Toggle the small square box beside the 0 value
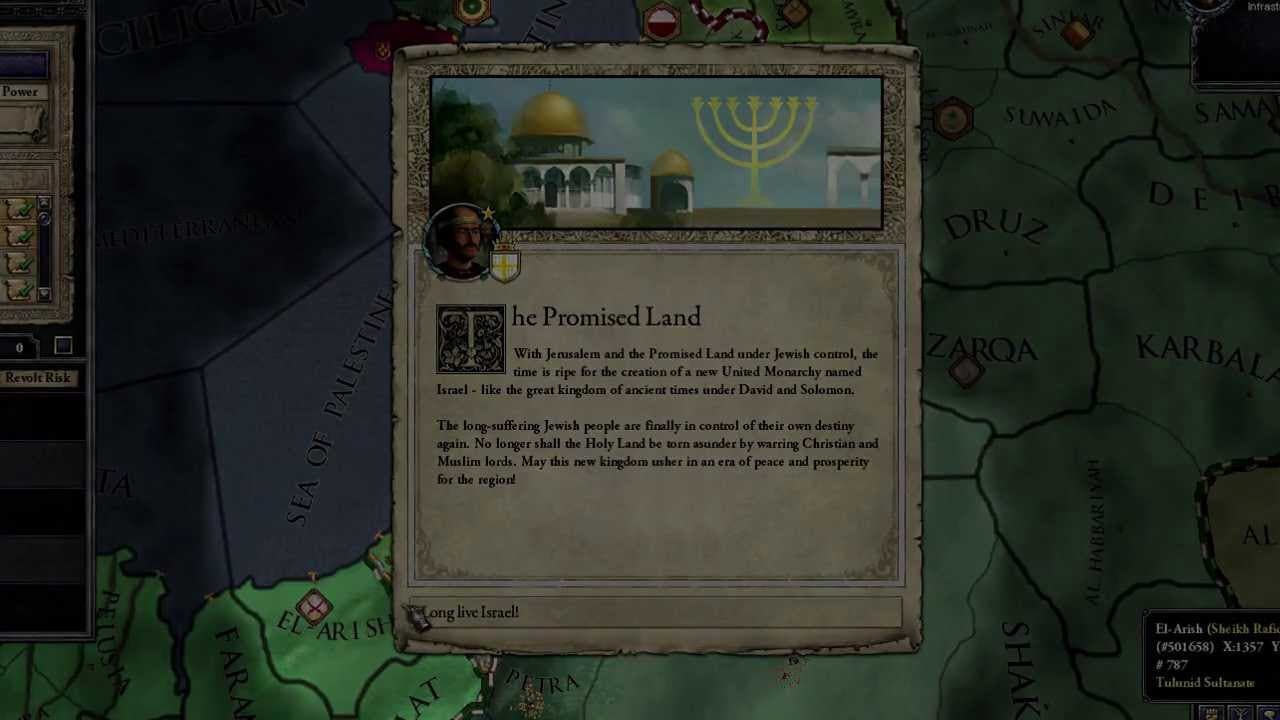Viewport: 1280px width, 720px height. tap(63, 346)
